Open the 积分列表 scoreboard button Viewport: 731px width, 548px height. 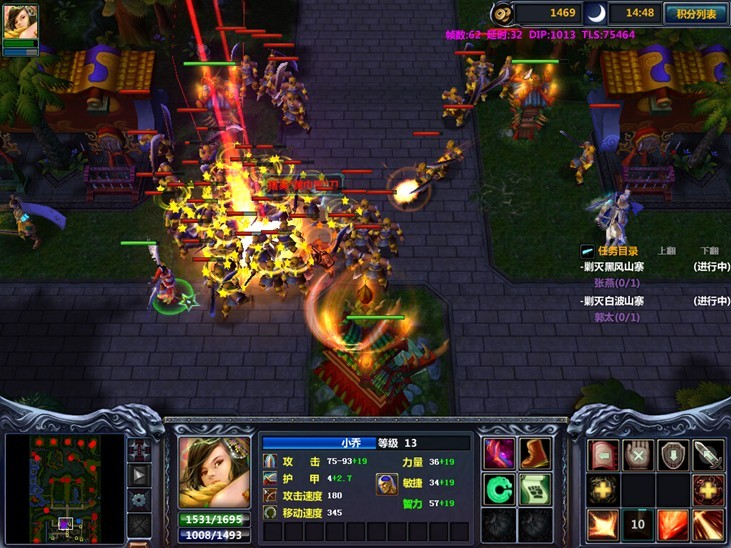(695, 13)
